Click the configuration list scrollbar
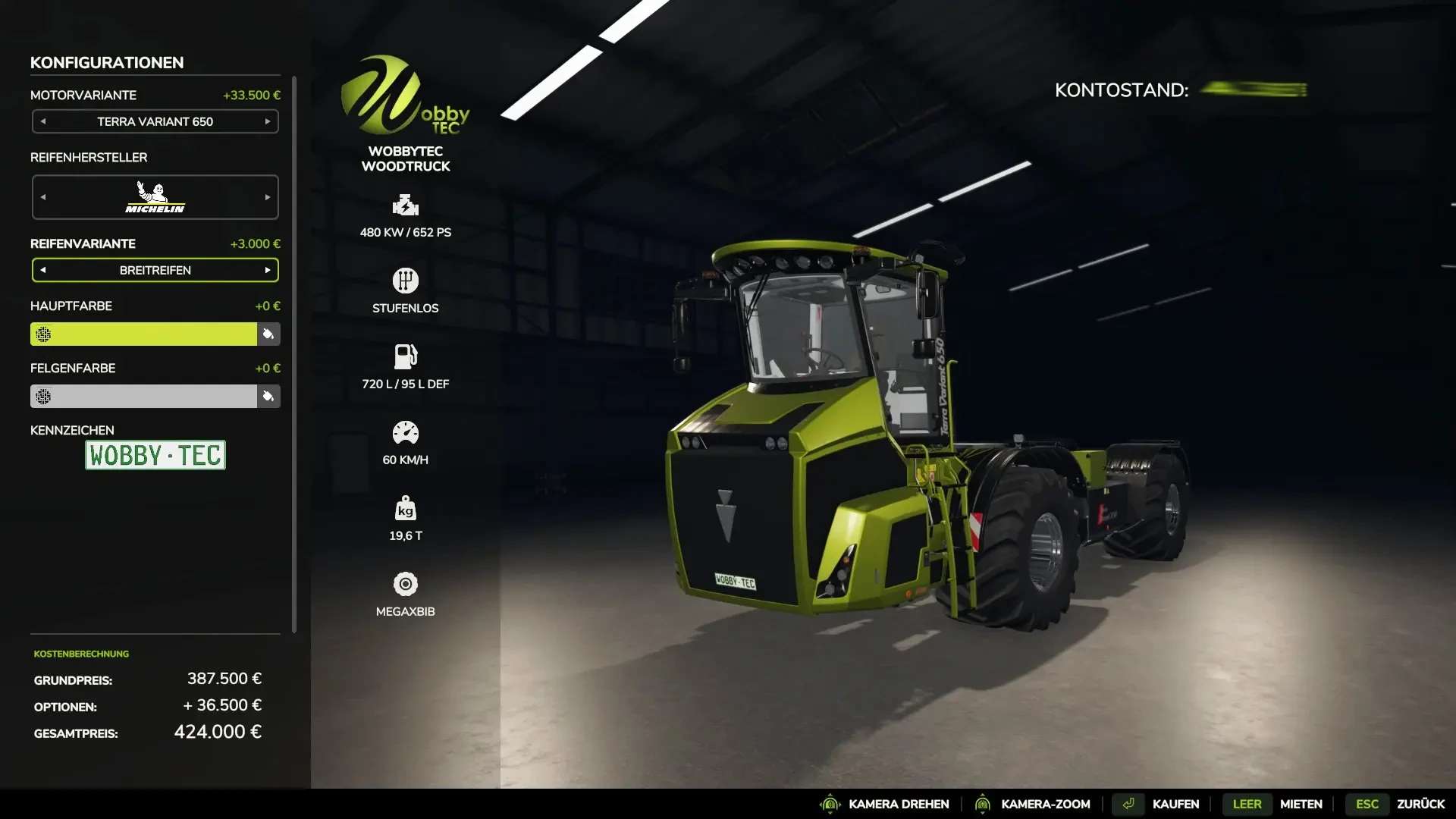 294,353
